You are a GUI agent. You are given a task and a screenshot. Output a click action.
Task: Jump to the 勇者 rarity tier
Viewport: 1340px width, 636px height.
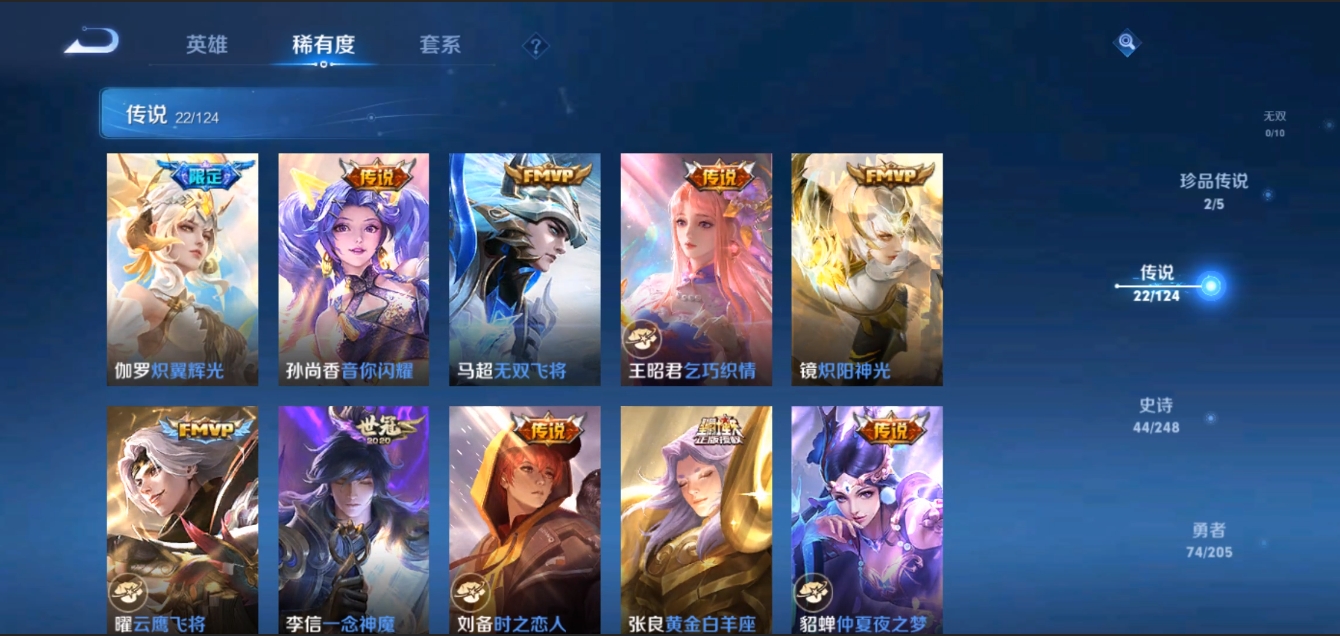(x=1209, y=540)
